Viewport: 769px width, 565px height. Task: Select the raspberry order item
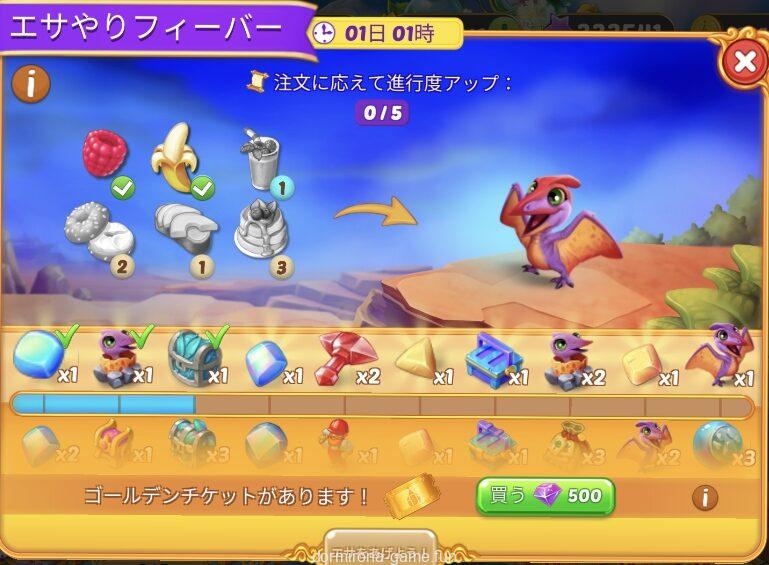tap(104, 156)
